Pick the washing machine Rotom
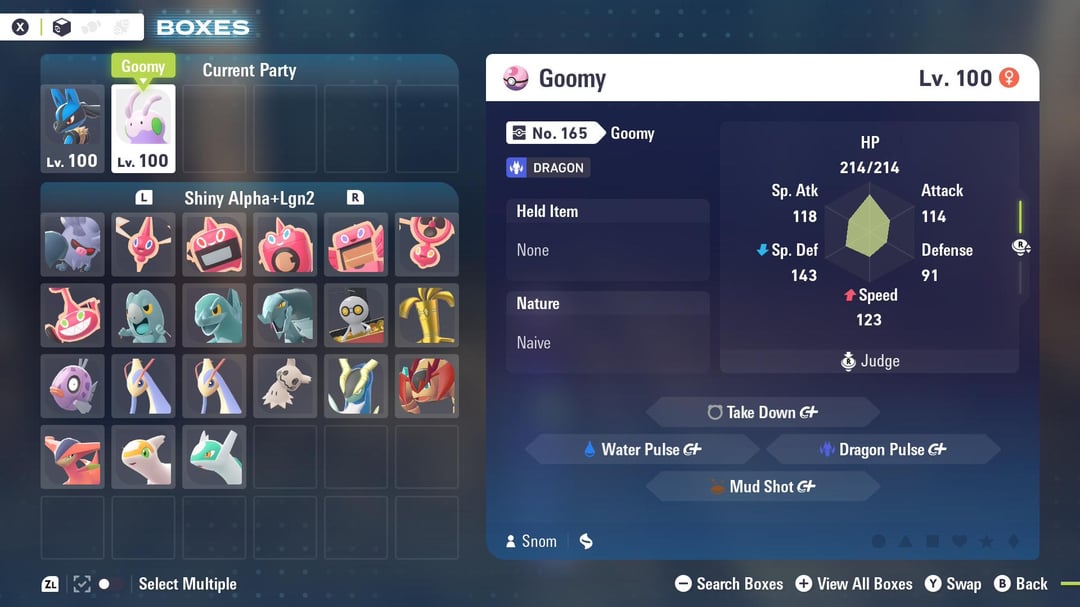The height and width of the screenshot is (607, 1080). click(x=285, y=245)
